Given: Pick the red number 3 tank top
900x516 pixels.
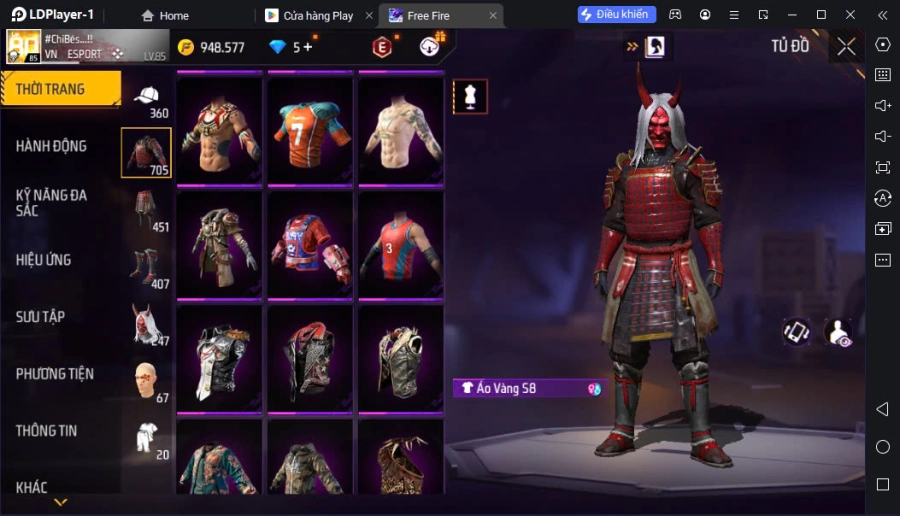Looking at the screenshot, I should point(401,243).
